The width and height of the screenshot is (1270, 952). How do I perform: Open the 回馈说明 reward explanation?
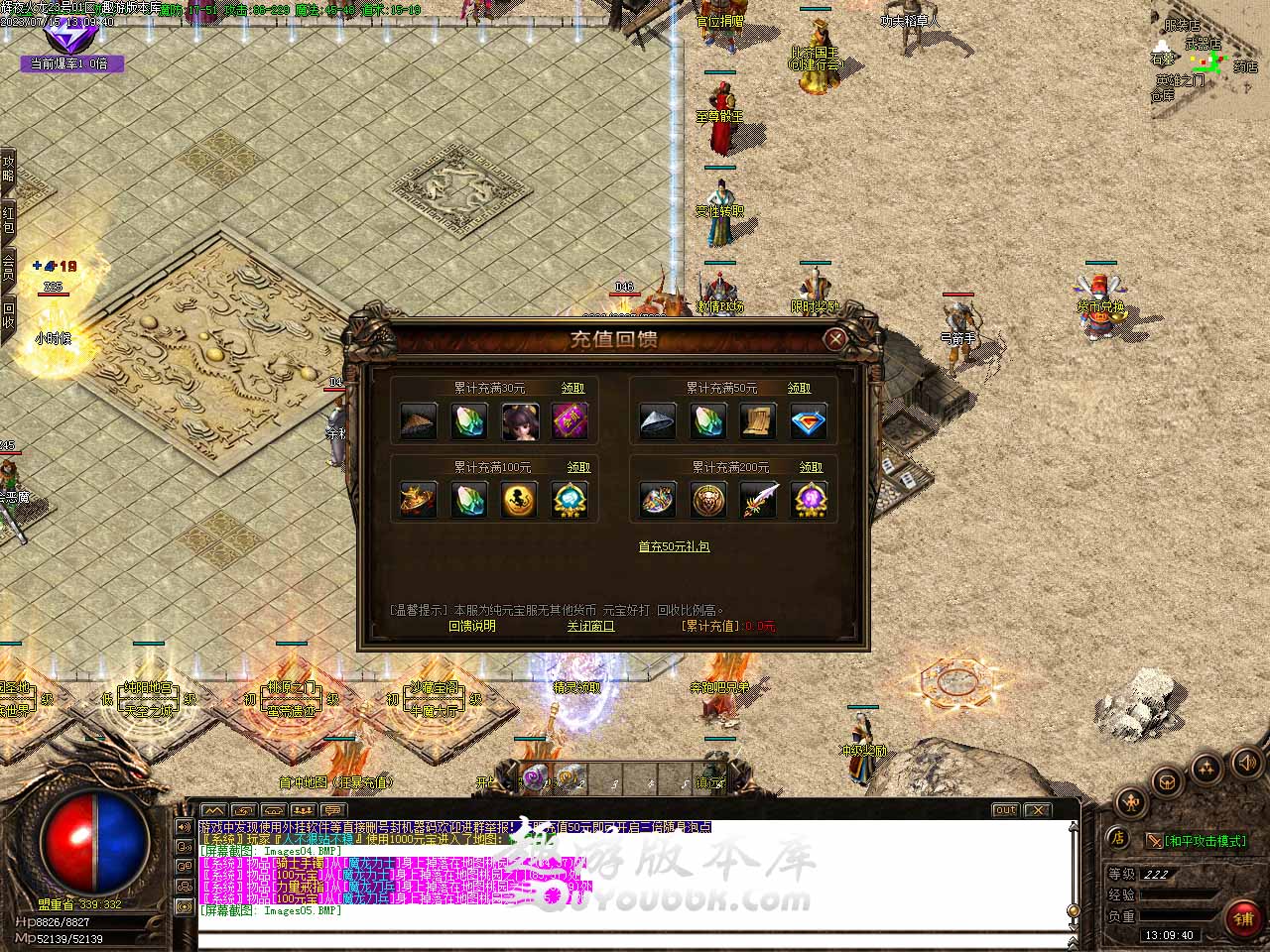point(472,627)
